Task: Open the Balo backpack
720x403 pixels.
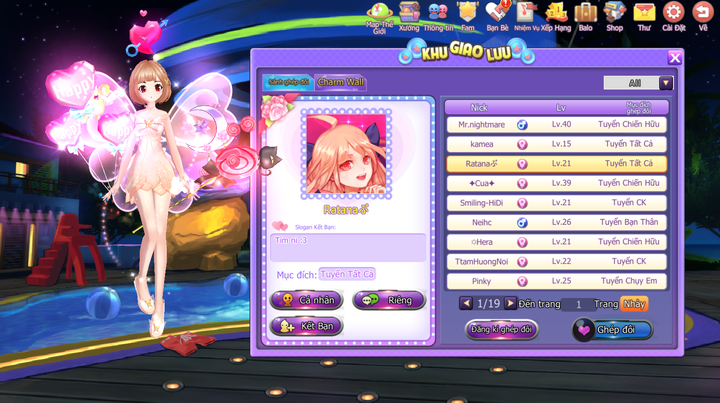Action: 585,16
